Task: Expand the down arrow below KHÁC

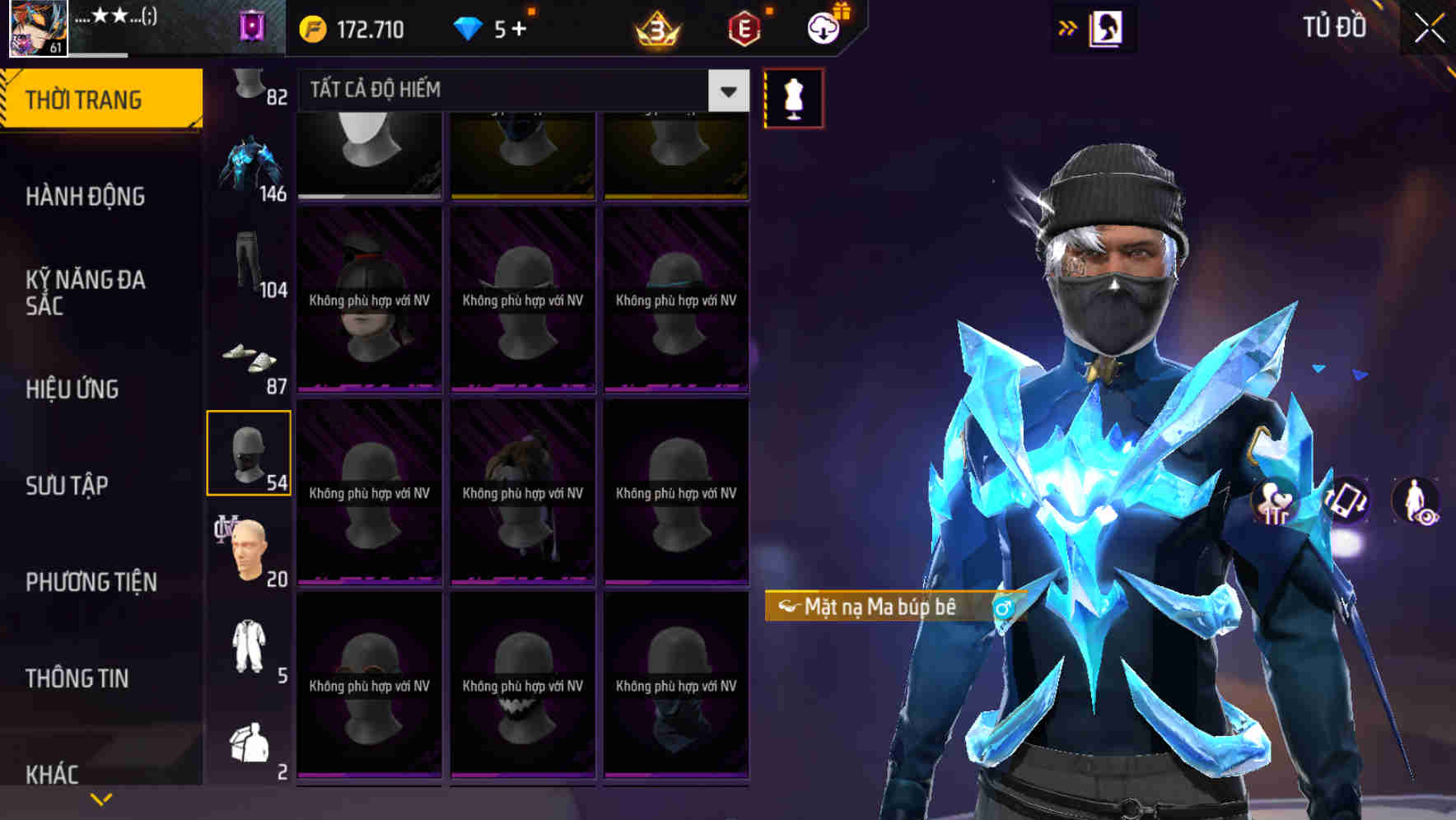Action: 101,797
